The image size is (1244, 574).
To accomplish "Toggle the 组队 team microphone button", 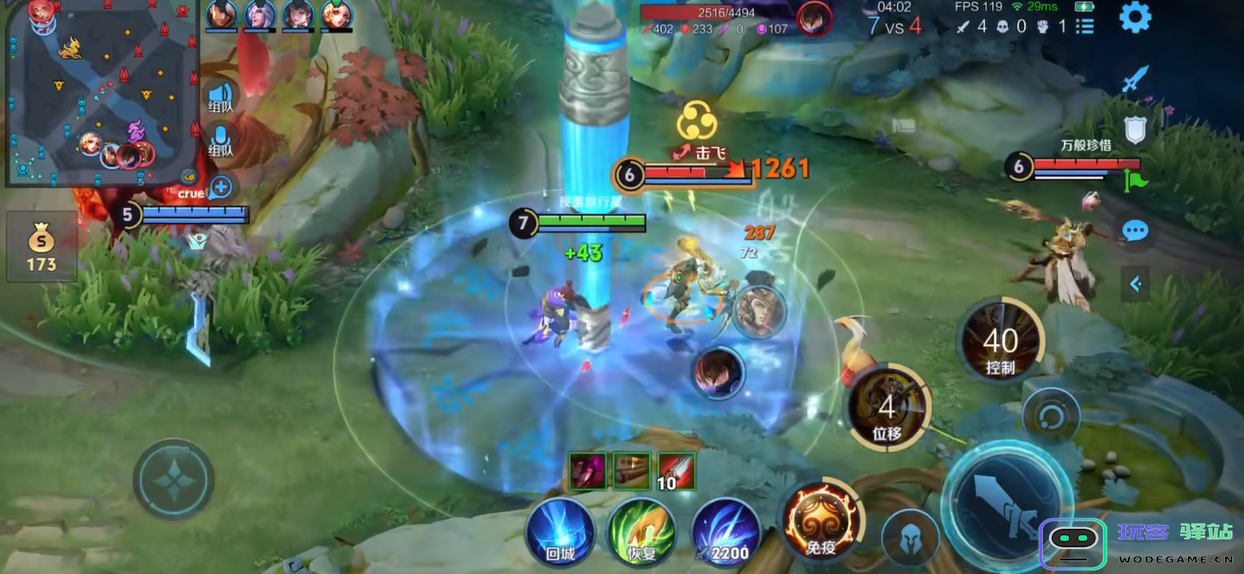I will pos(221,142).
